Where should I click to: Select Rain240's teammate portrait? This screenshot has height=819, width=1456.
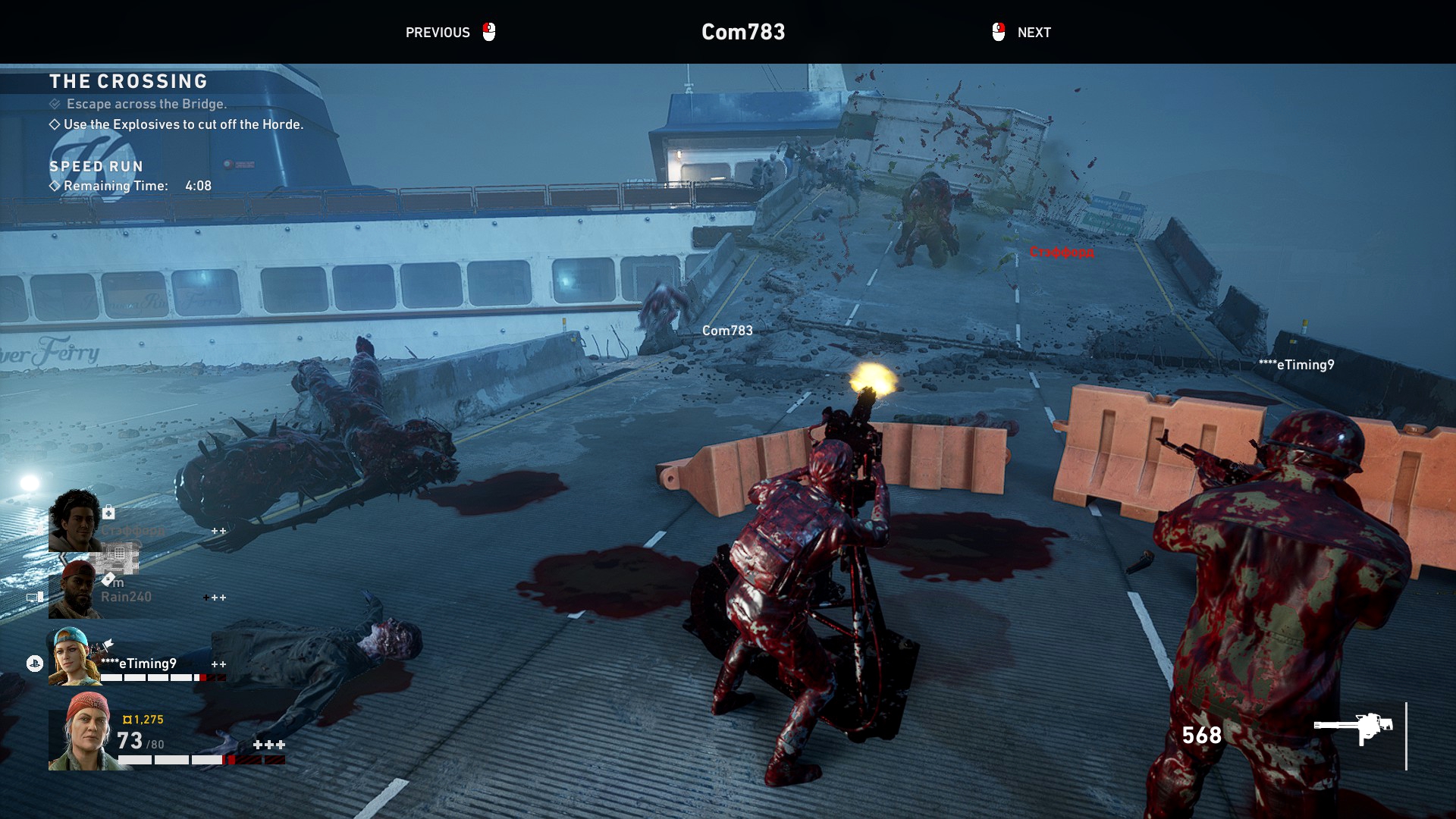(x=74, y=590)
